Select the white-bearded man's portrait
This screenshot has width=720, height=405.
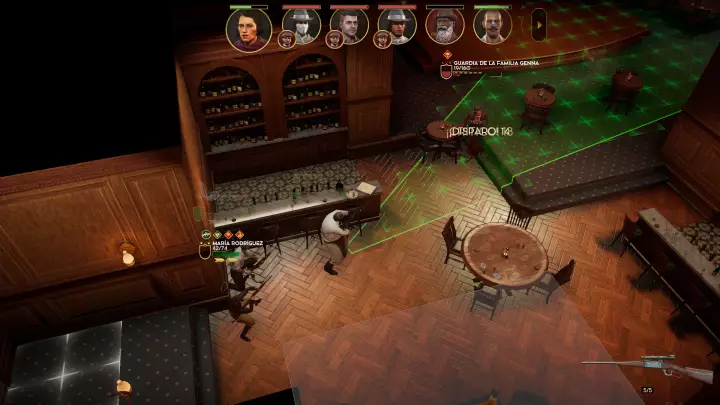click(444, 25)
